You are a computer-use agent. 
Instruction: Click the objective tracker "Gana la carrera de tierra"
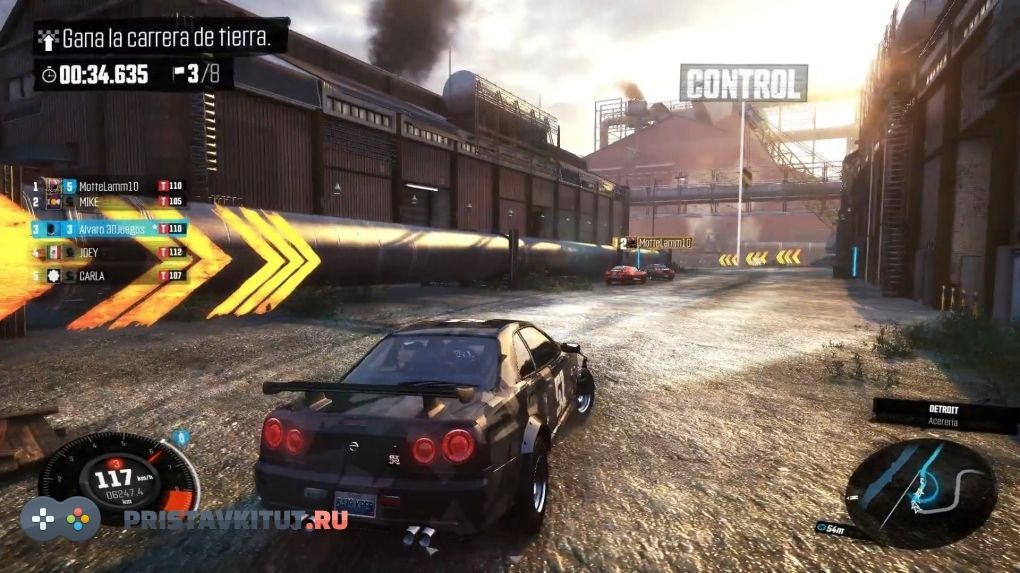pos(160,39)
